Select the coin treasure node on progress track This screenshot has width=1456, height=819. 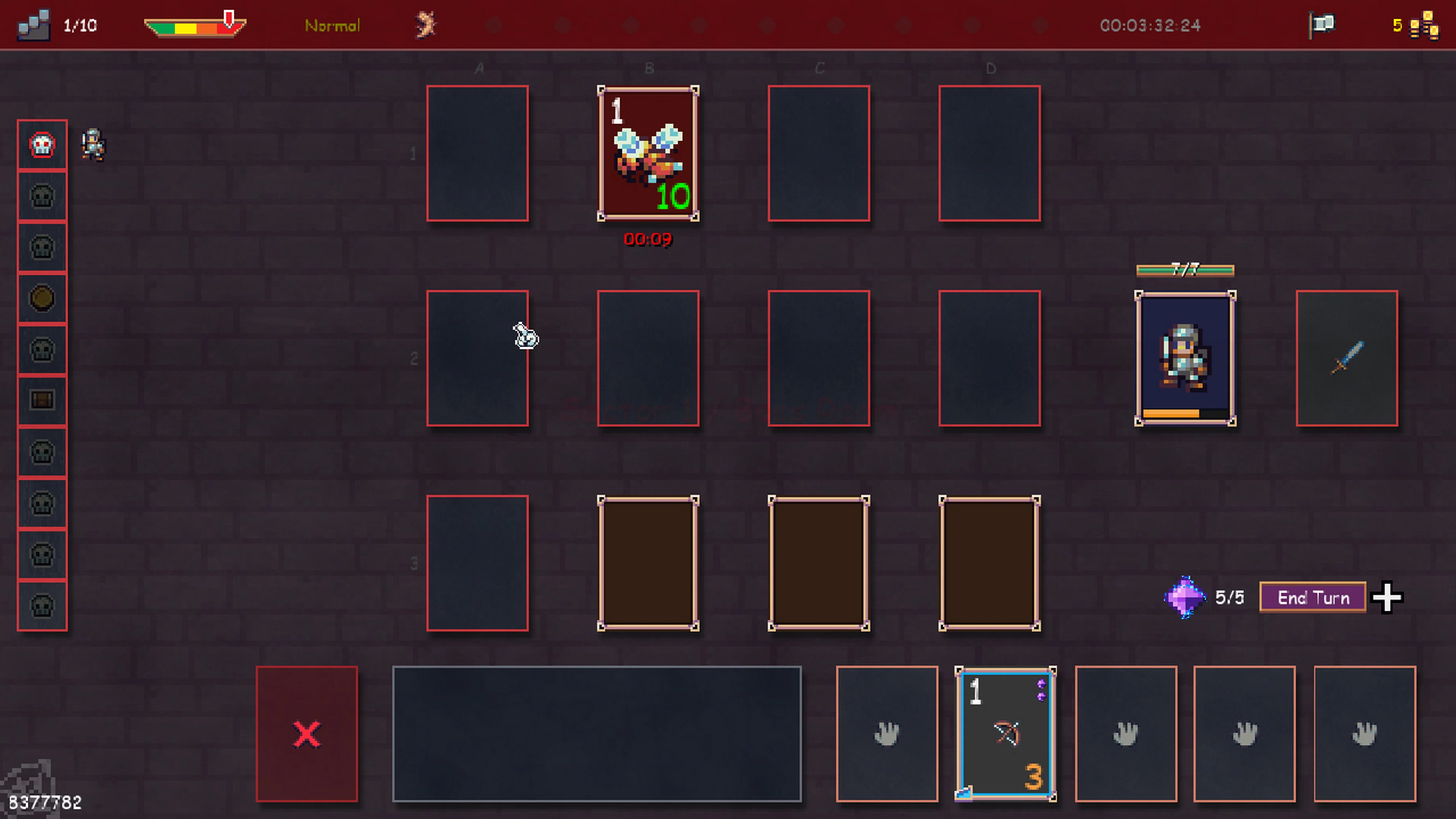click(42, 298)
